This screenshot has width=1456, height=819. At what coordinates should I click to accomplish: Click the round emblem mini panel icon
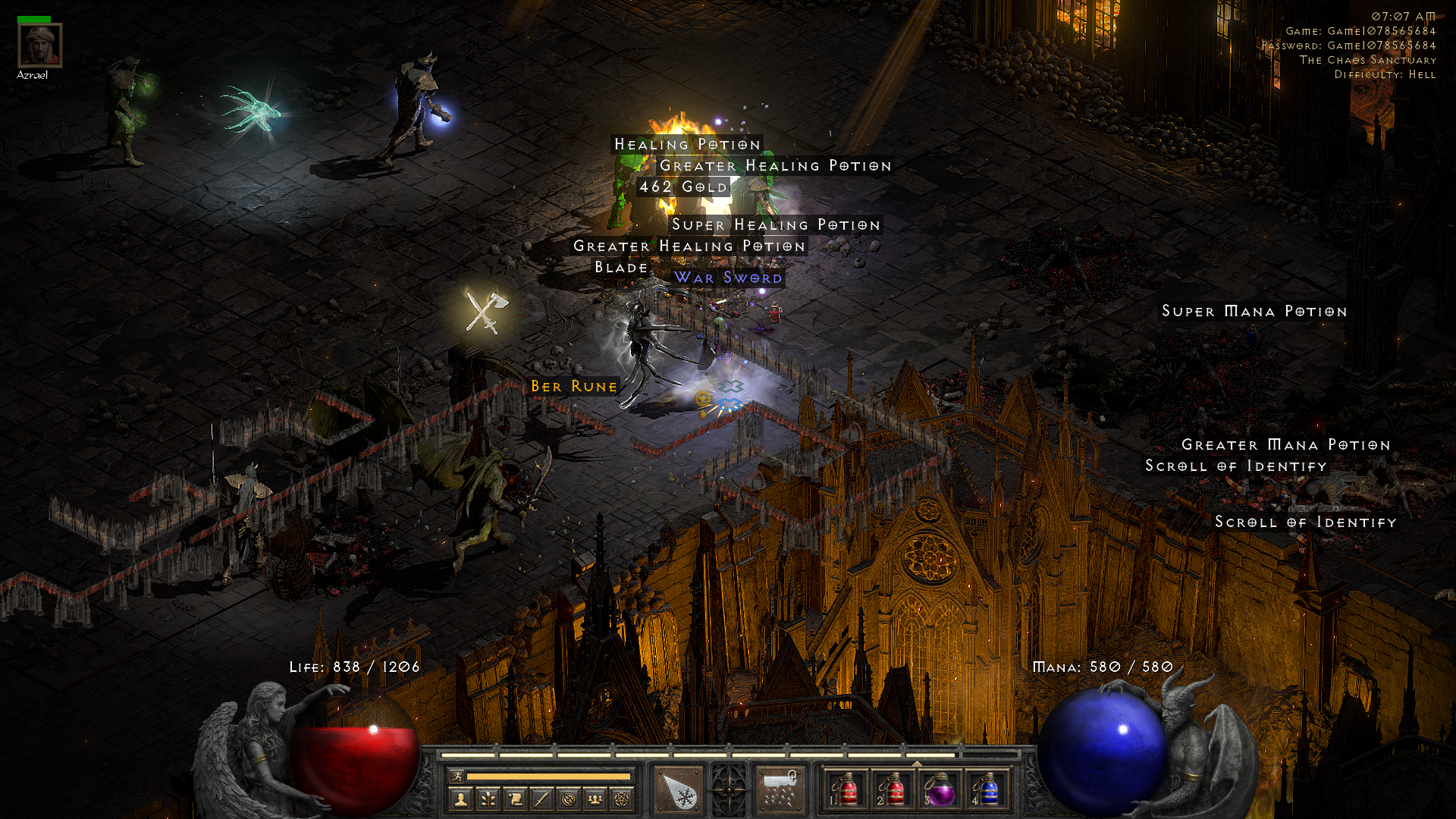coord(569,799)
